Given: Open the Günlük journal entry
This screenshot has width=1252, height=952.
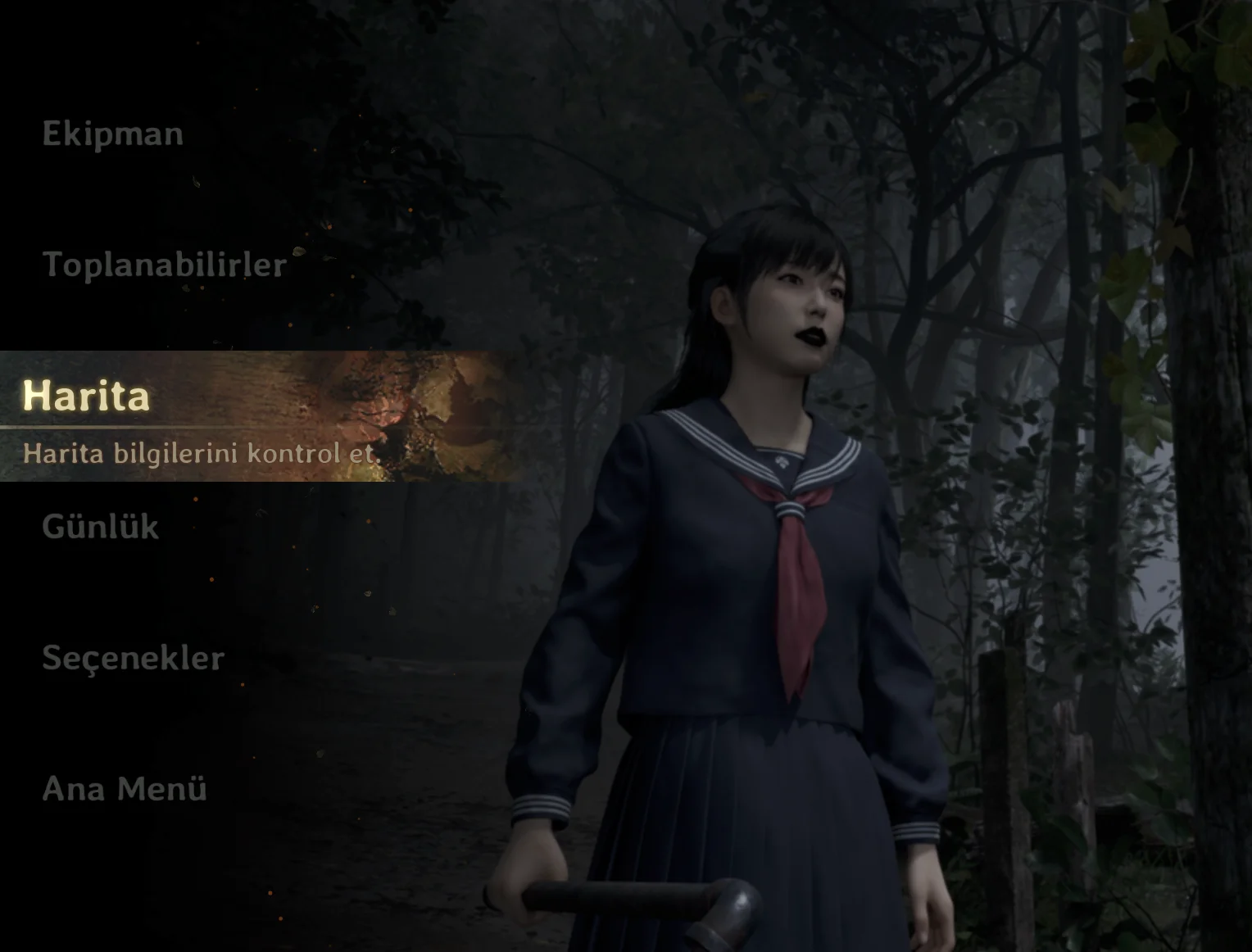Looking at the screenshot, I should [100, 527].
